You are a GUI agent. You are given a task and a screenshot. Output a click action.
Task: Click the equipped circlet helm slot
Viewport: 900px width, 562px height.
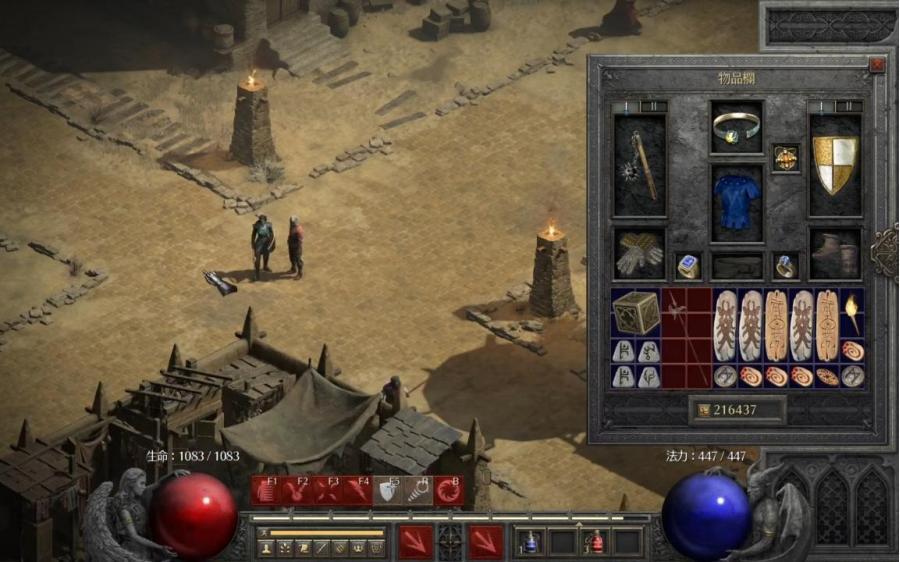[x=737, y=125]
